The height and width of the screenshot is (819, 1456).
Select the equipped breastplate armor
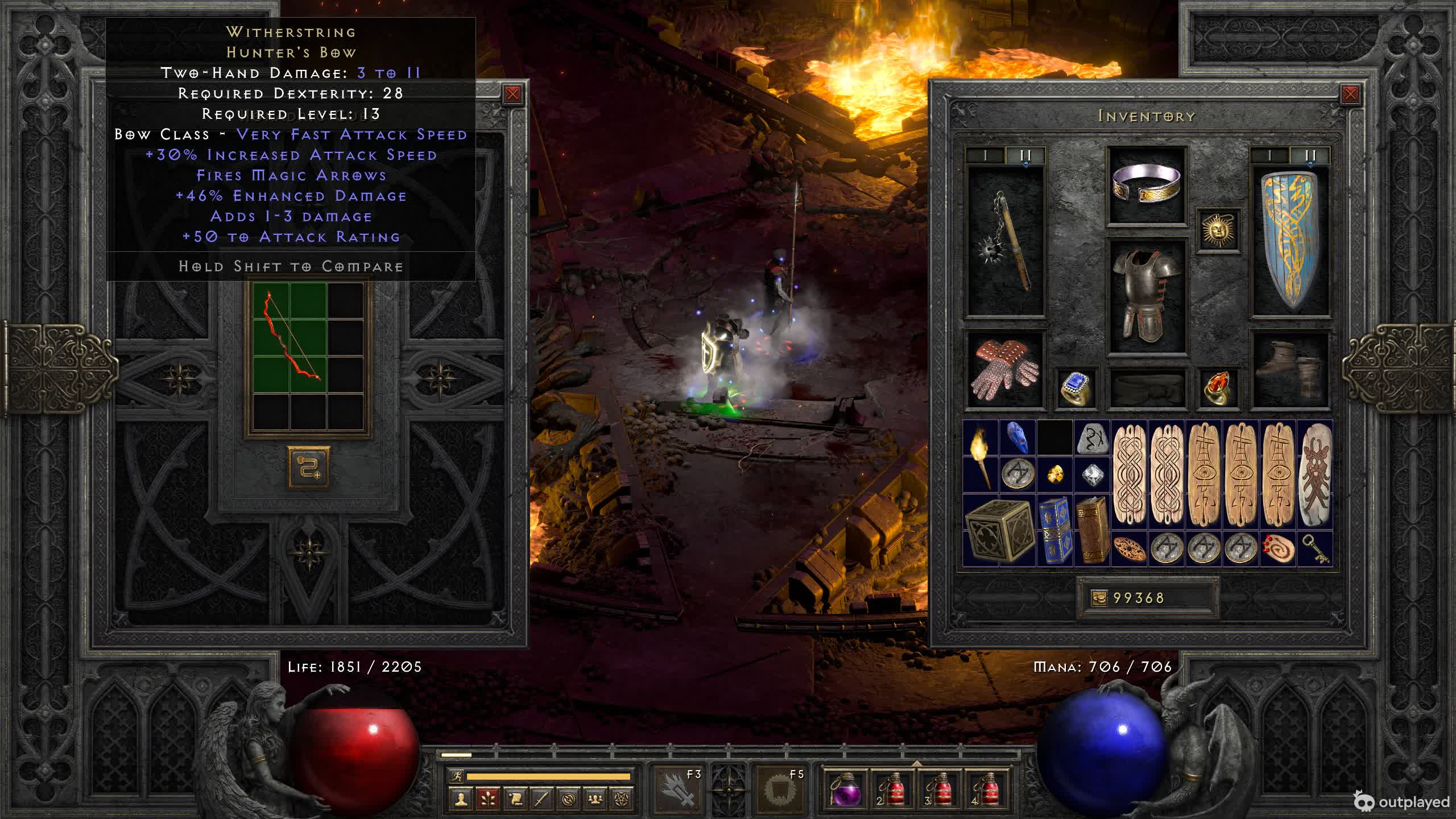(1146, 296)
